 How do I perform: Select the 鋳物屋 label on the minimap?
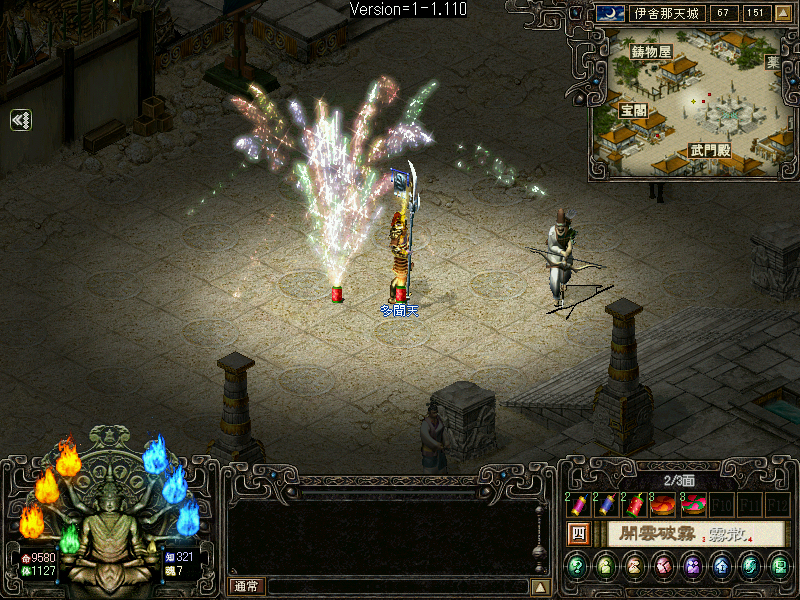click(651, 52)
